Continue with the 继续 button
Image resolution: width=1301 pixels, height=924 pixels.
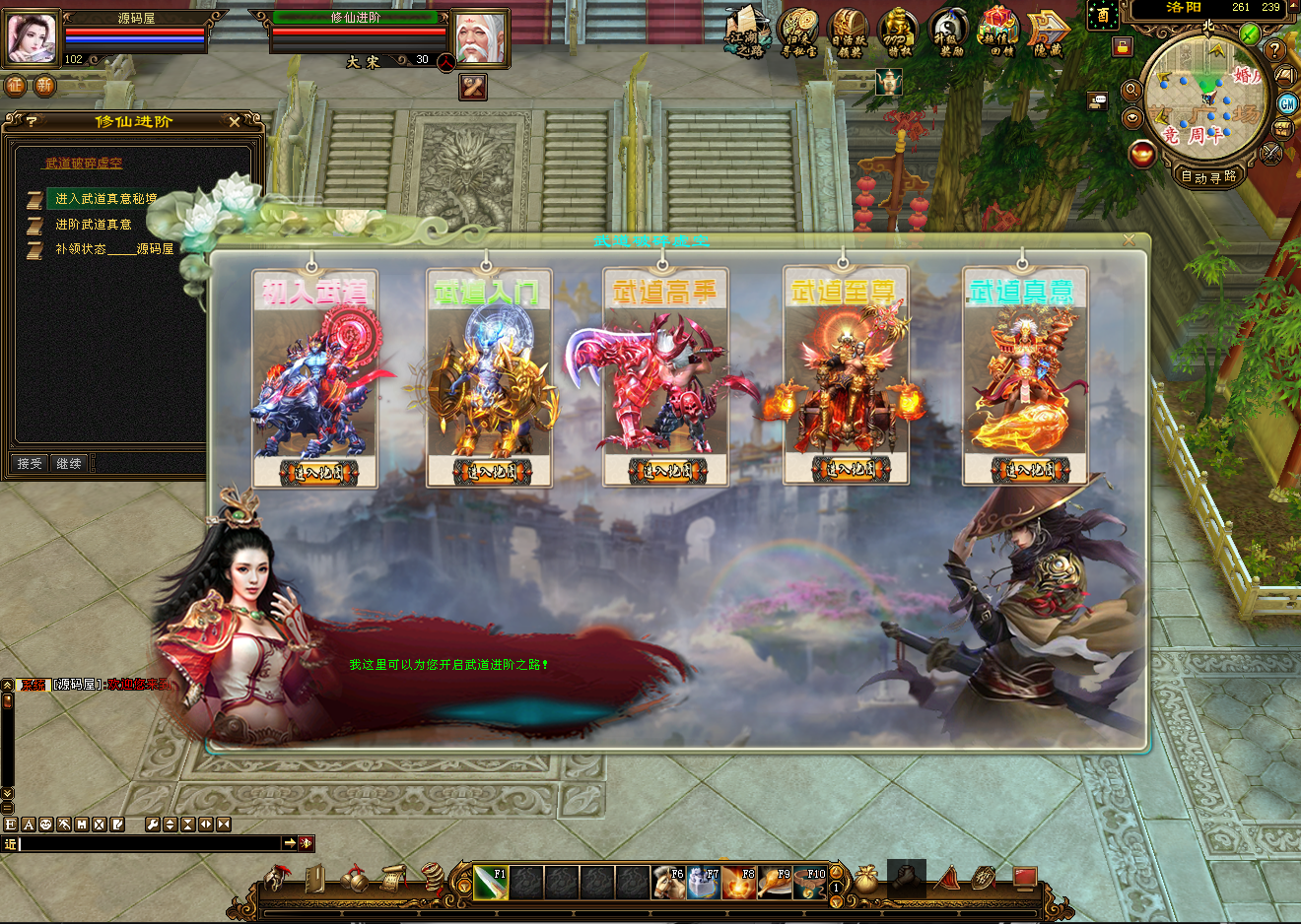click(x=69, y=463)
